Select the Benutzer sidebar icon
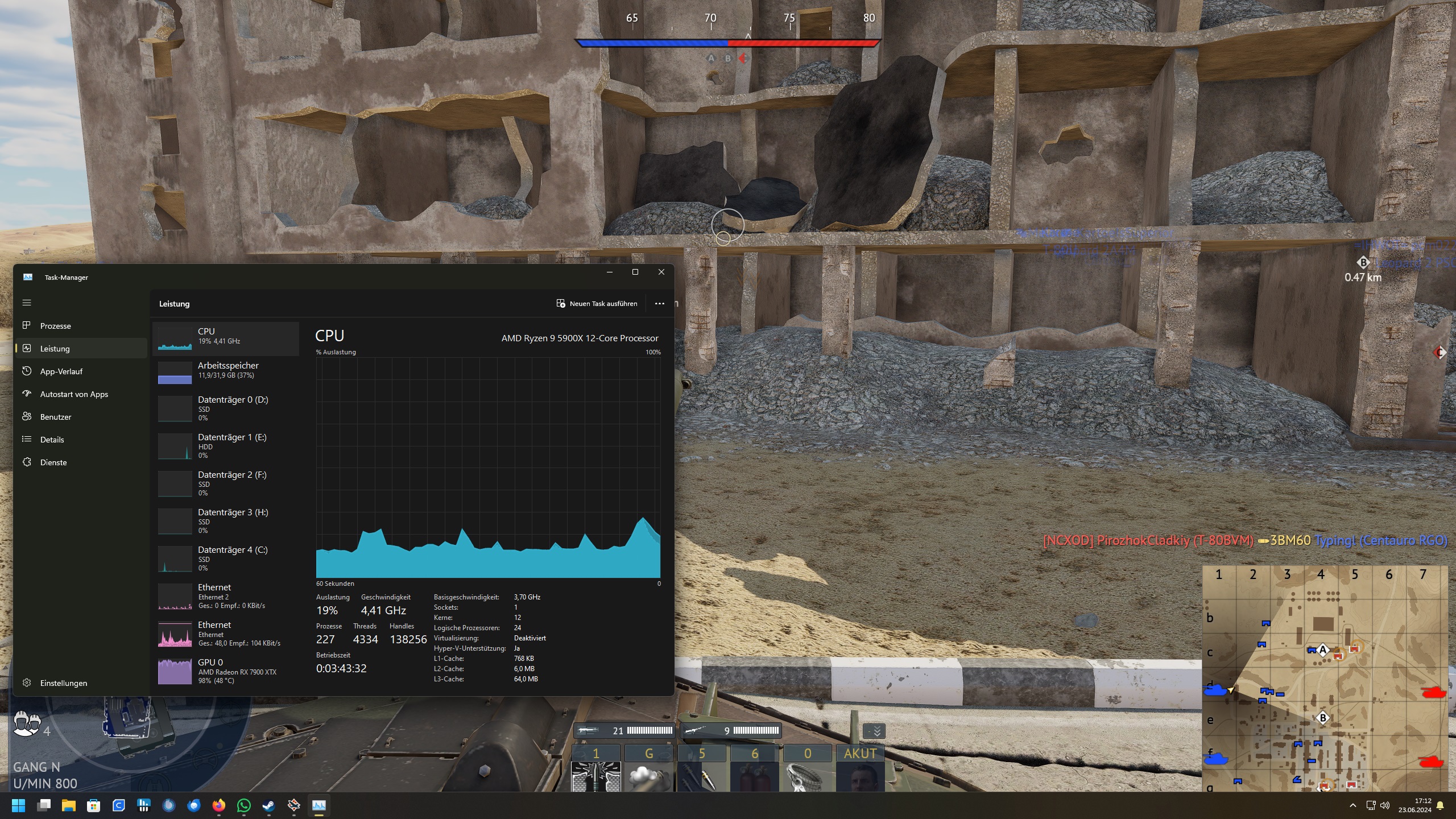1456x819 pixels. tap(27, 416)
